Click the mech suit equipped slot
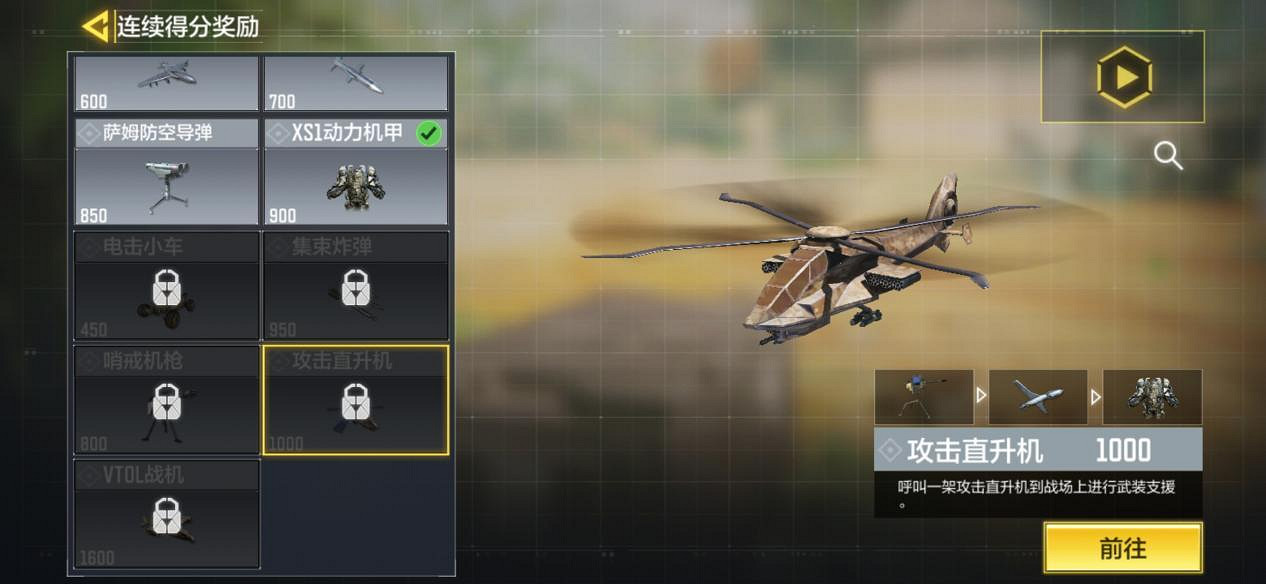Screen dimensions: 1266x584 click(x=1152, y=397)
